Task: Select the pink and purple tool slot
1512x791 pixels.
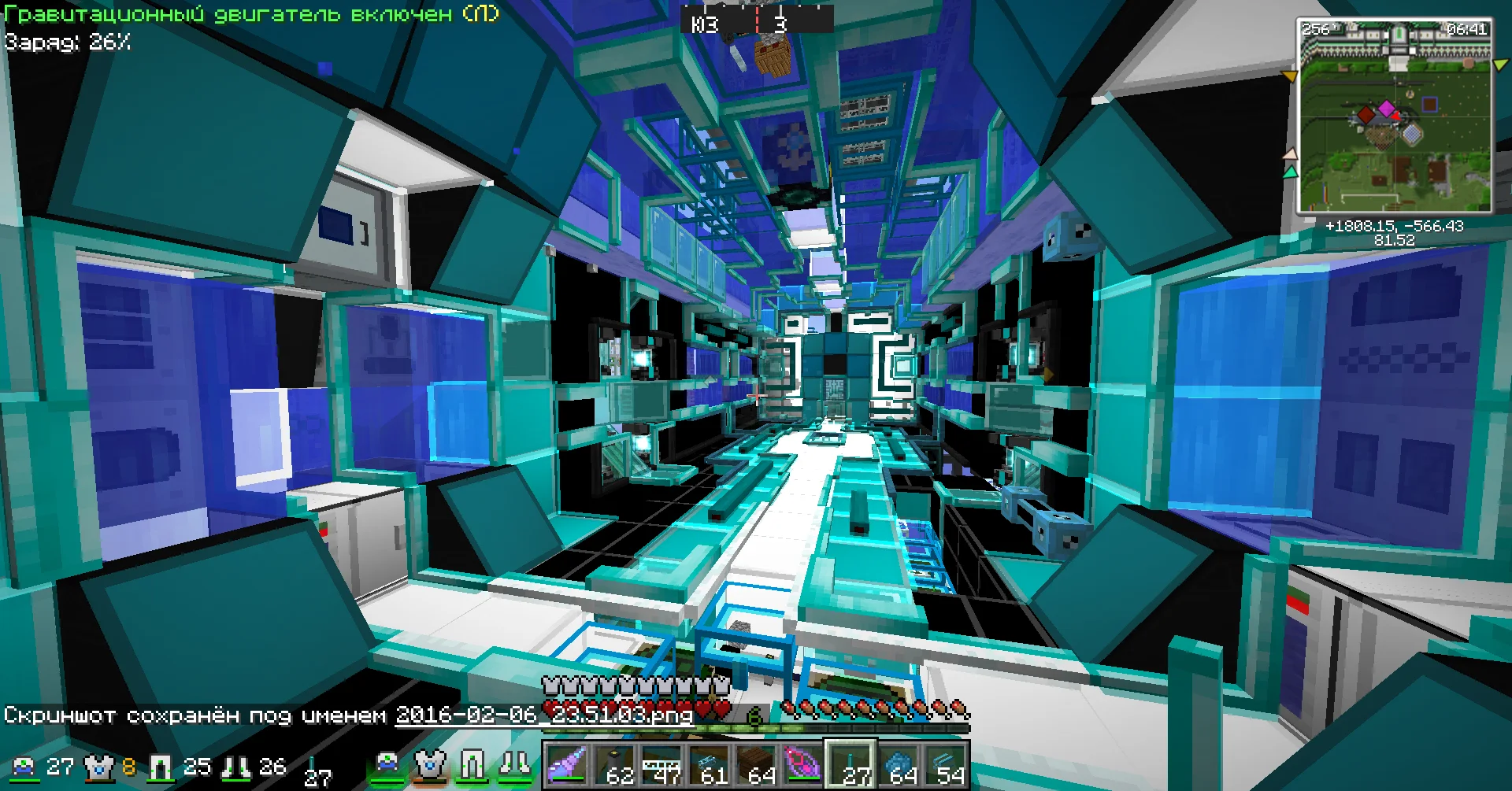Action: (802, 764)
